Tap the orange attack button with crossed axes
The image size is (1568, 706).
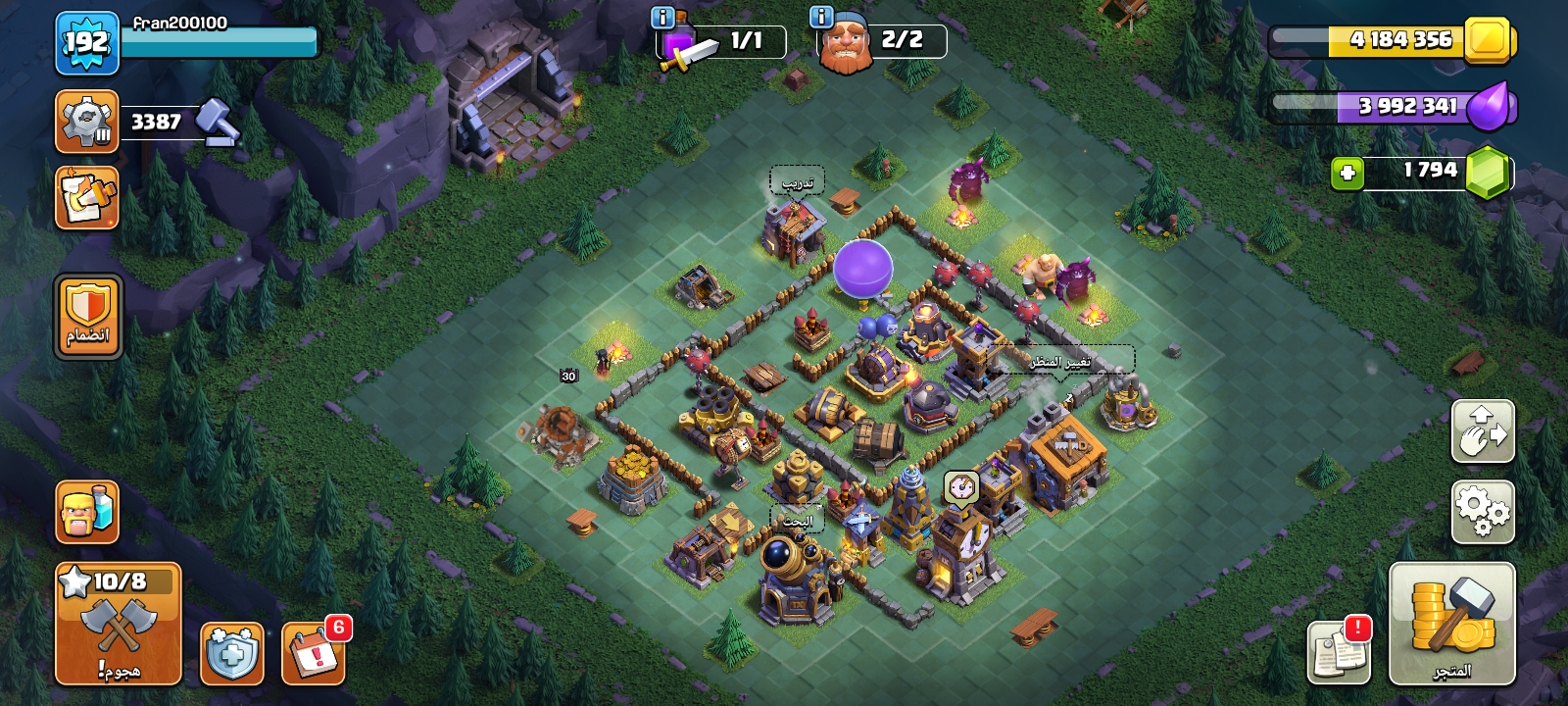pyautogui.click(x=118, y=624)
